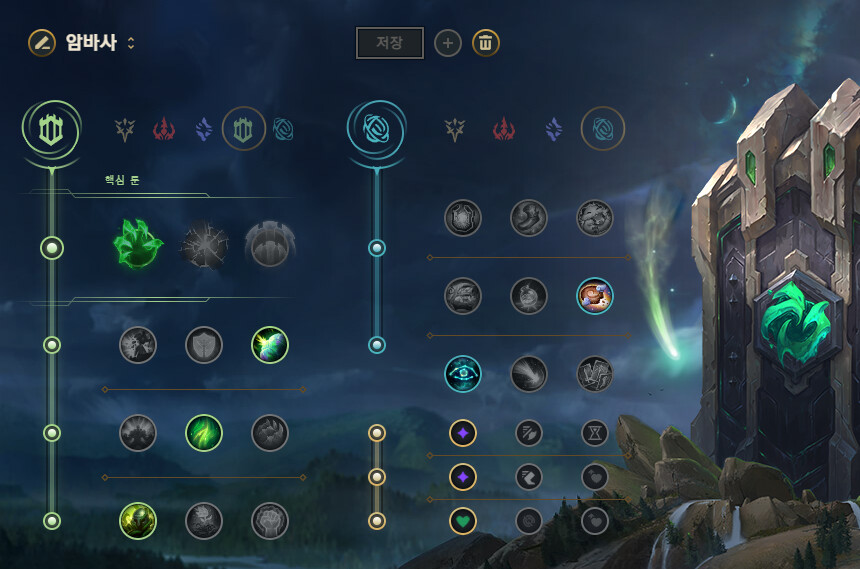Choose the Aftershock keystone rune
The image size is (860, 569).
click(x=204, y=245)
